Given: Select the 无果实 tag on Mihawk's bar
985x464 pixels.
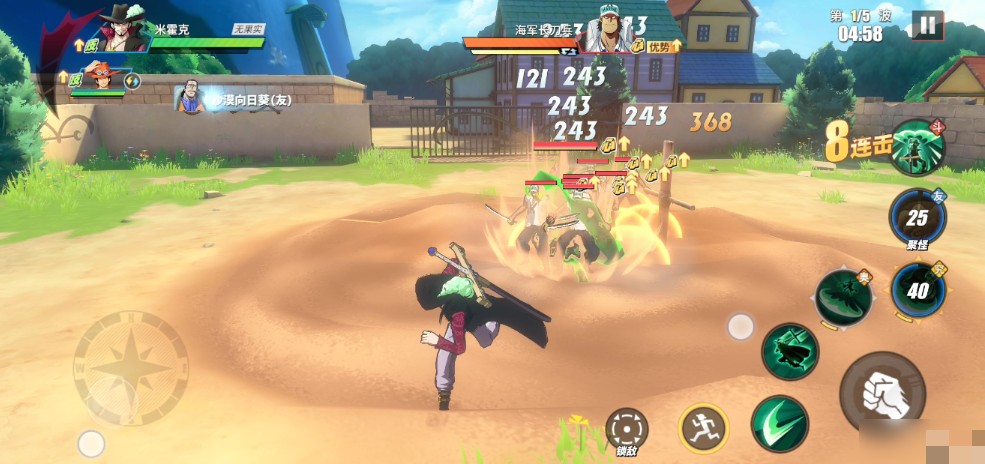Looking at the screenshot, I should coord(248,30).
